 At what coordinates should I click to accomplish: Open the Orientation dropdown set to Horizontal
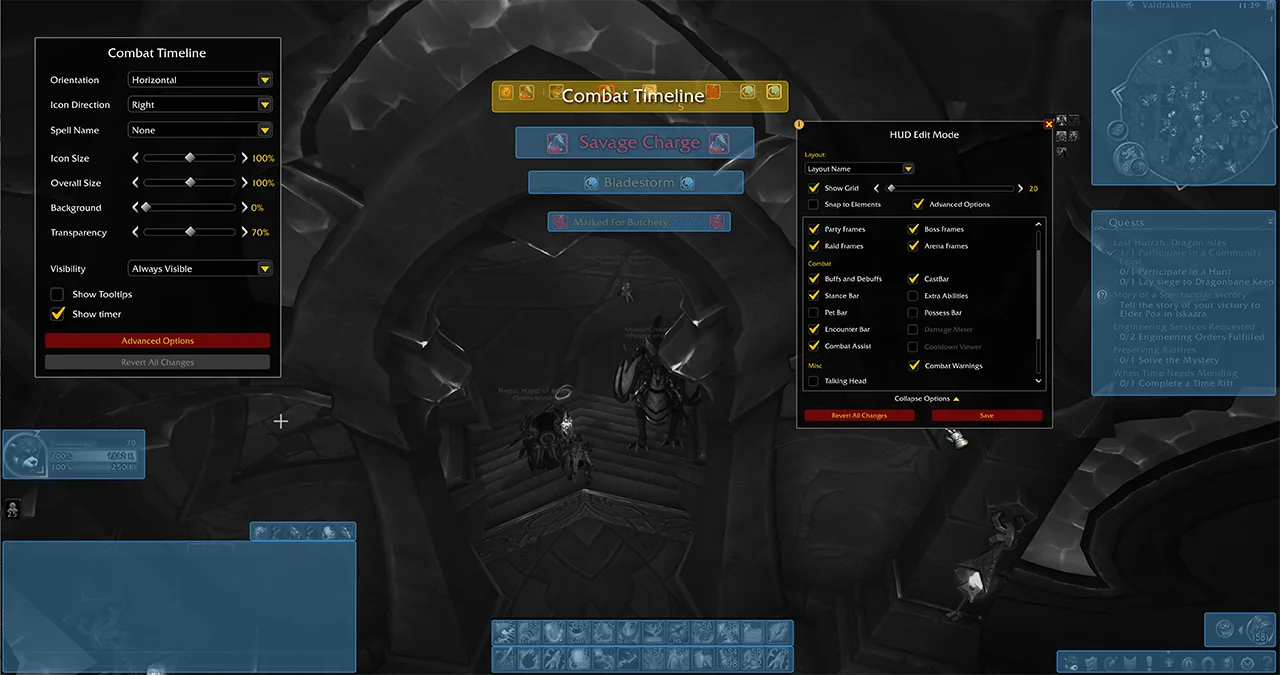click(x=200, y=80)
